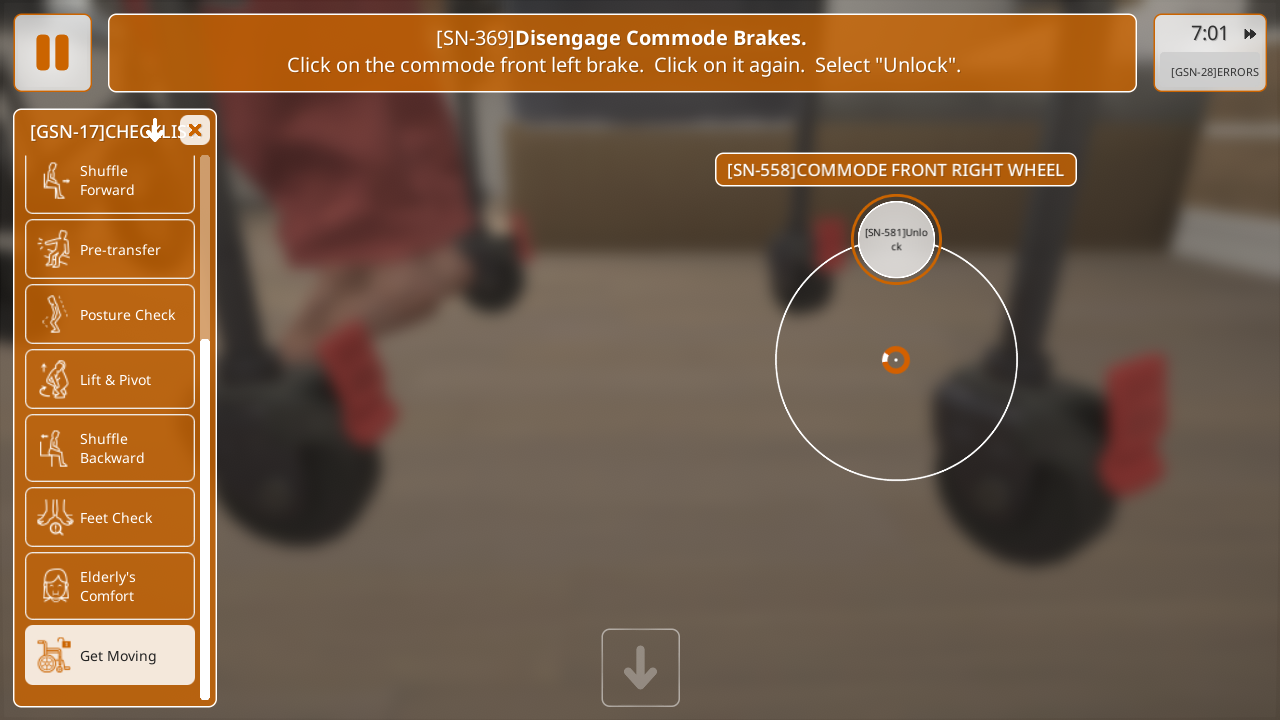Click the fast-forward arrows beside the timer
Viewport: 1280px width, 720px height.
(x=1250, y=34)
